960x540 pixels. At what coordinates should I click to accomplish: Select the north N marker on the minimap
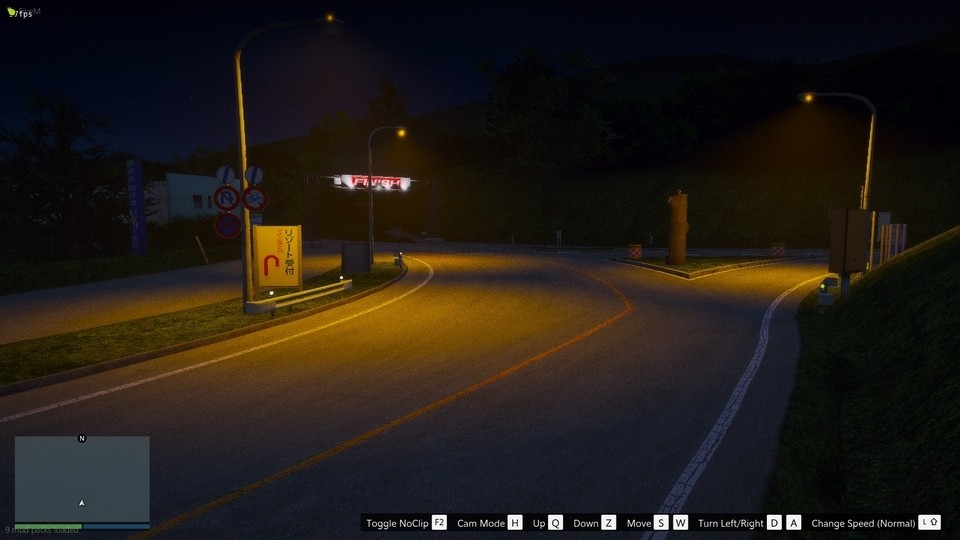click(x=82, y=438)
